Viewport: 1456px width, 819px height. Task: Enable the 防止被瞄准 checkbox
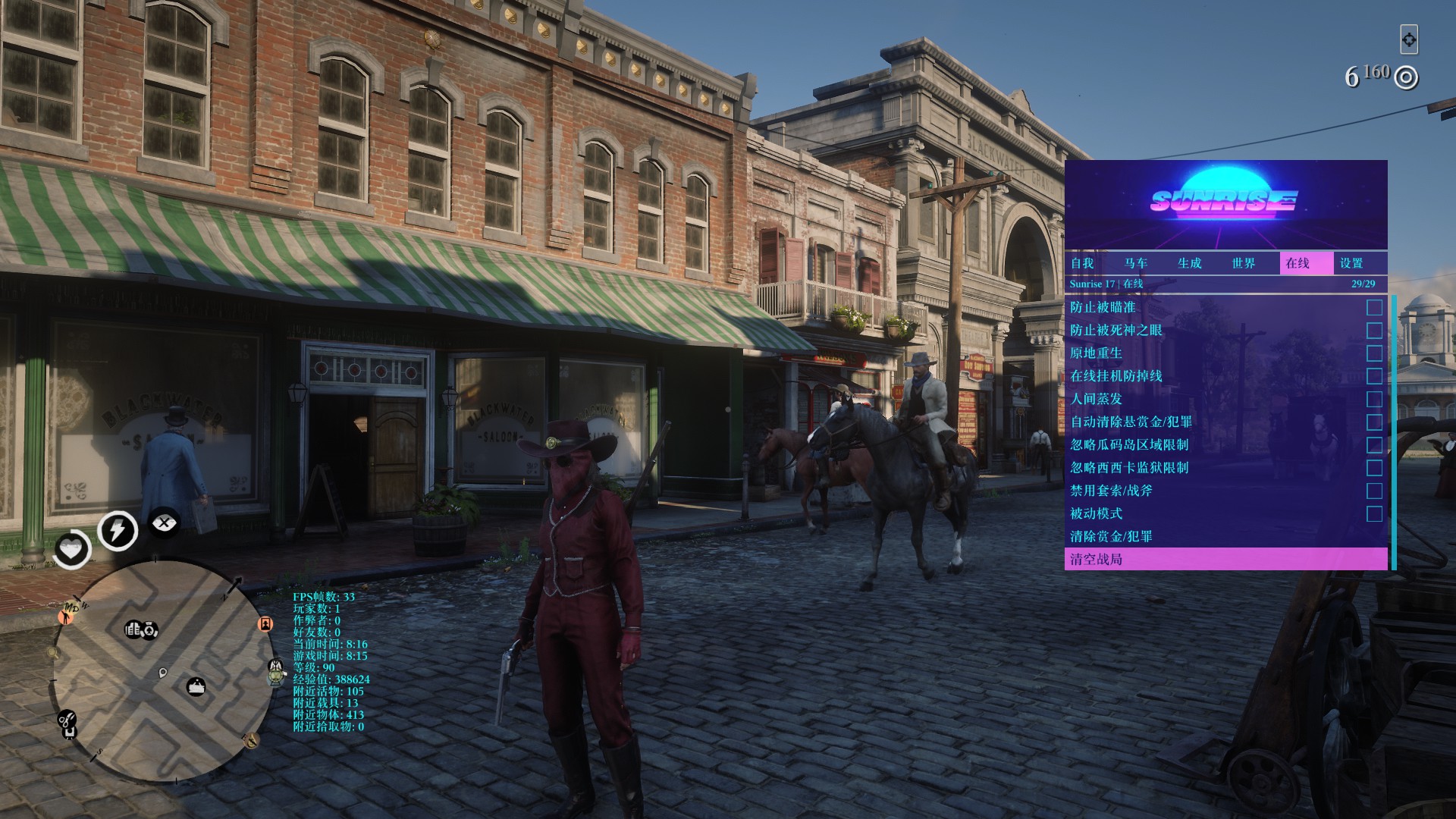[x=1374, y=307]
